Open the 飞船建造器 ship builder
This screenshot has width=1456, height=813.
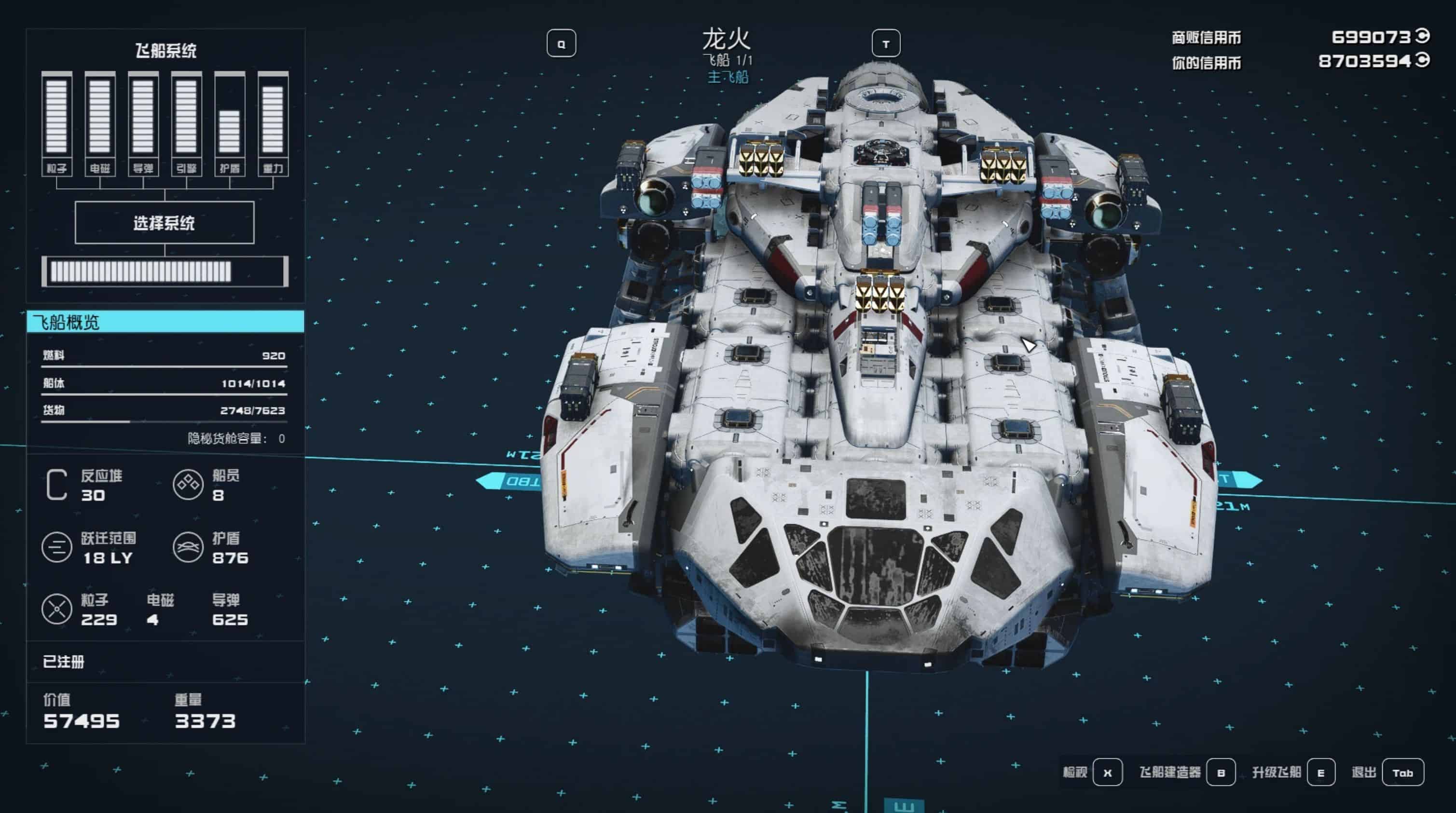coord(1220,772)
